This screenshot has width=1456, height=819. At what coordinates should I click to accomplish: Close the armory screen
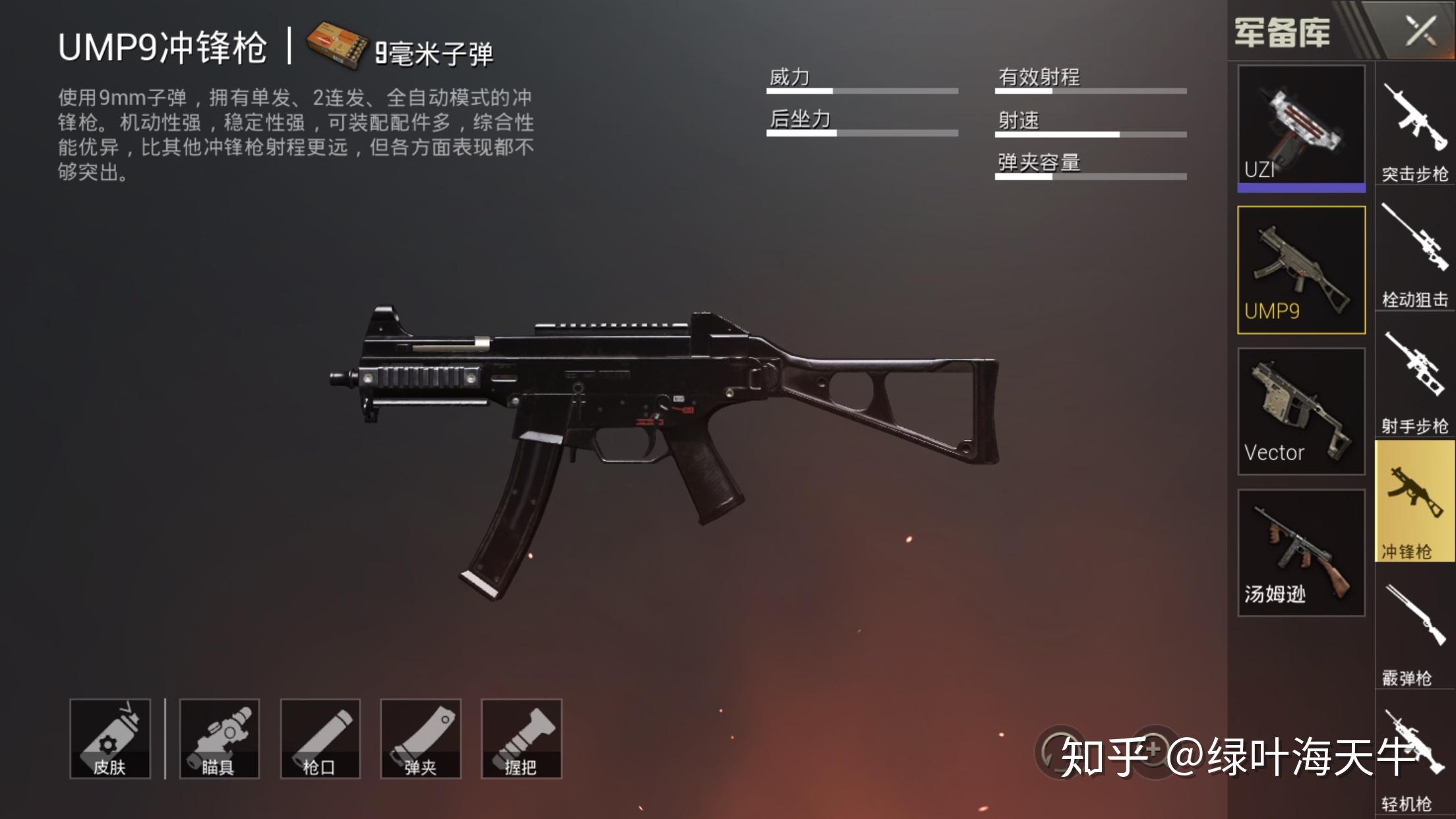[1420, 30]
